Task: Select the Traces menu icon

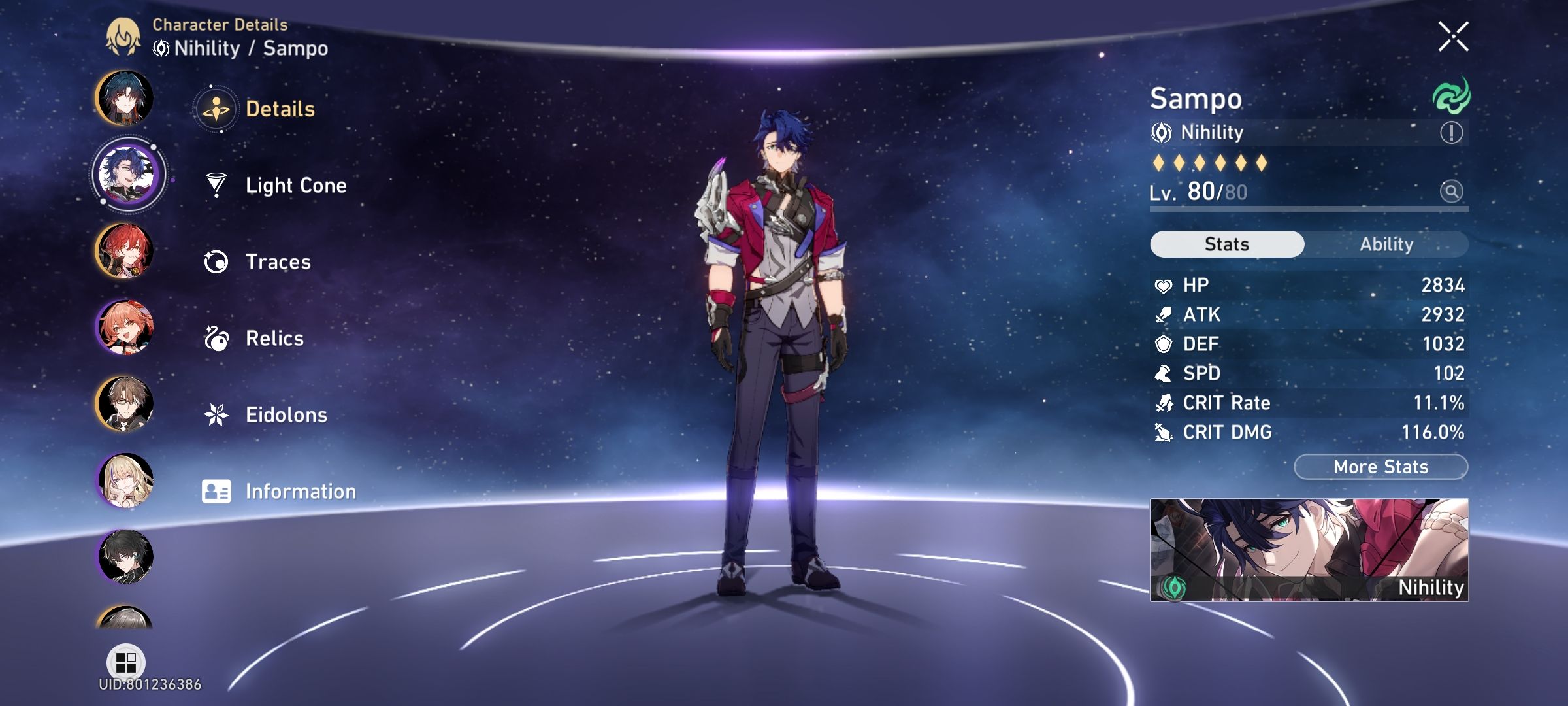Action: (x=216, y=261)
